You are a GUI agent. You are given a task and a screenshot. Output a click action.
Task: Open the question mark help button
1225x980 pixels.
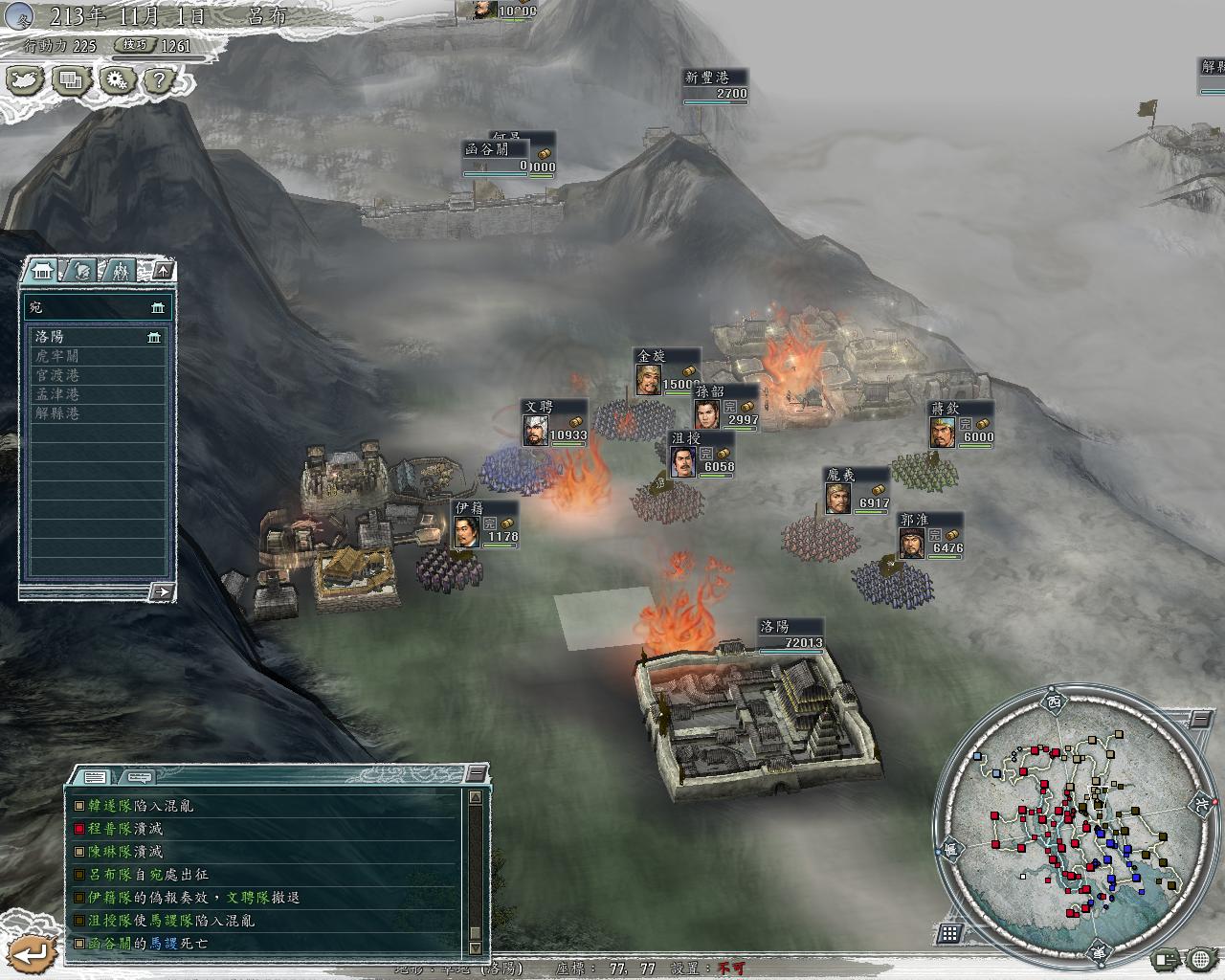click(161, 81)
